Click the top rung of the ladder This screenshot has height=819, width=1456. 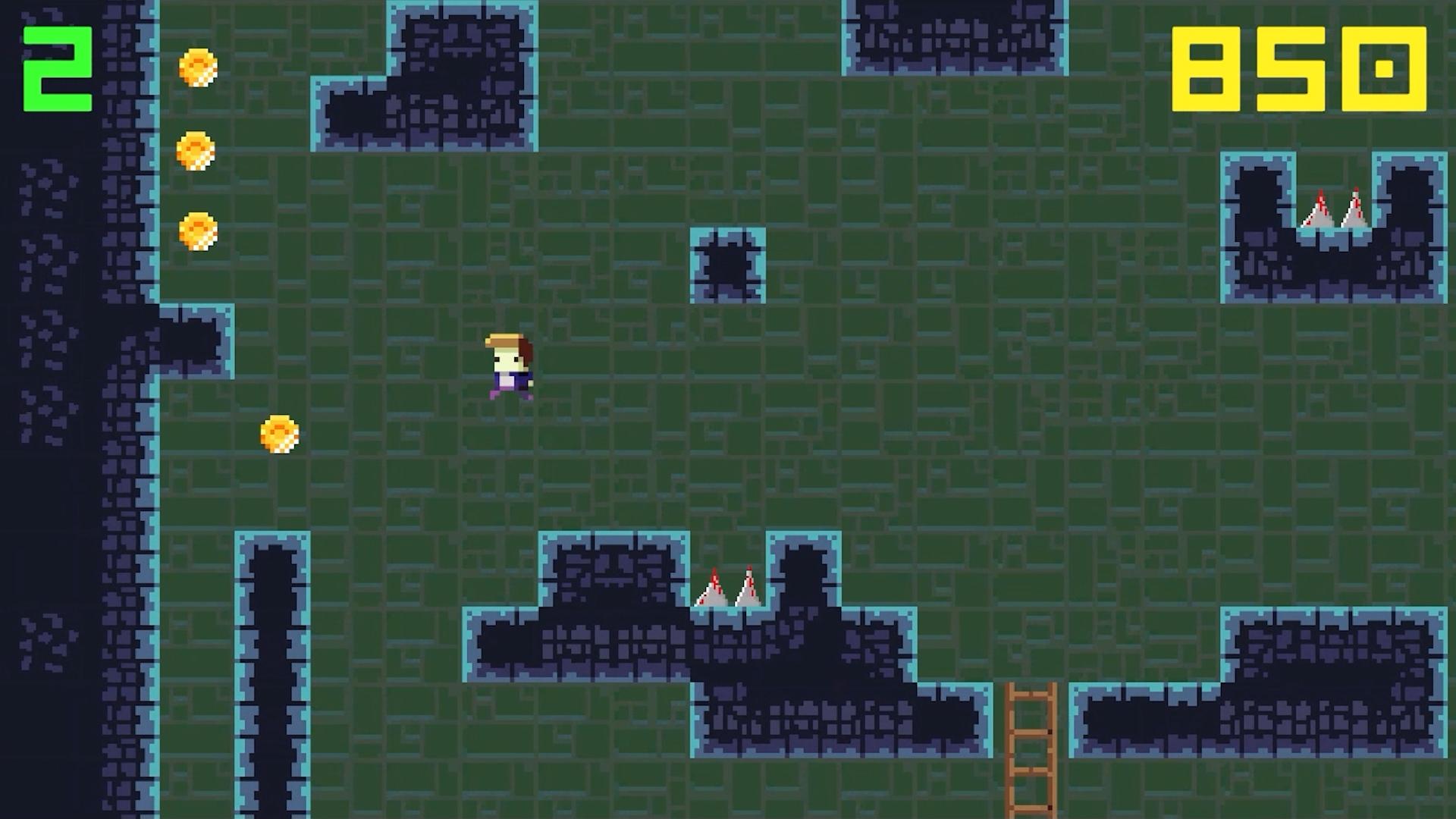pos(1031,694)
